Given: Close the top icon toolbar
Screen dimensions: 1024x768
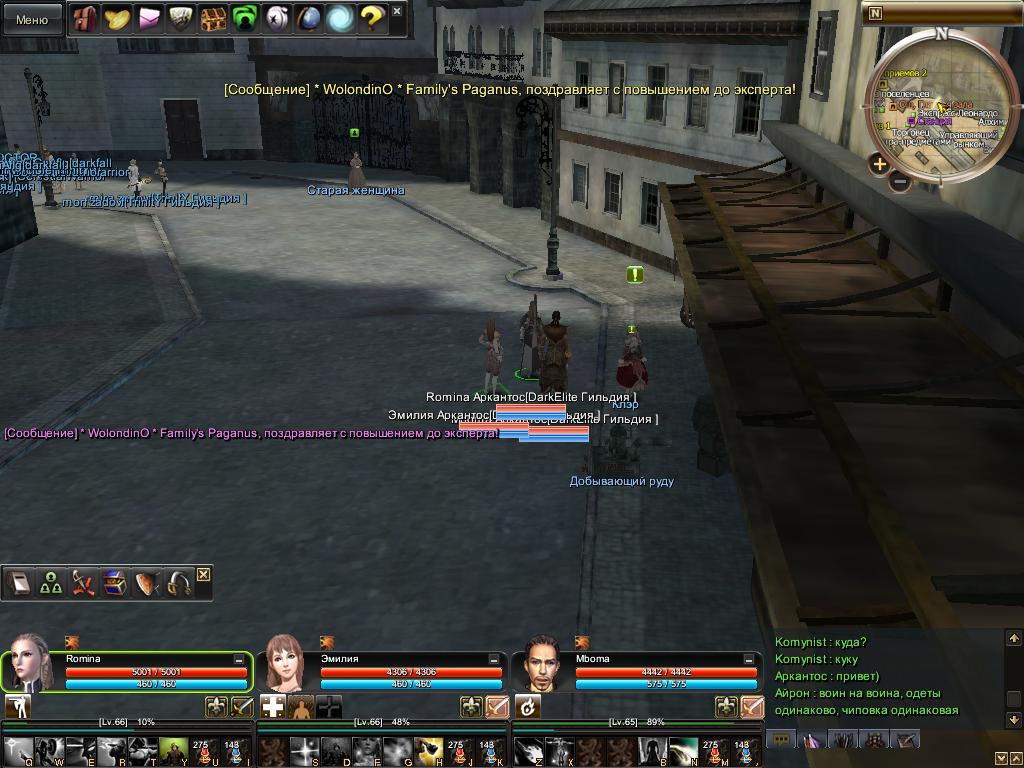Looking at the screenshot, I should tap(397, 12).
